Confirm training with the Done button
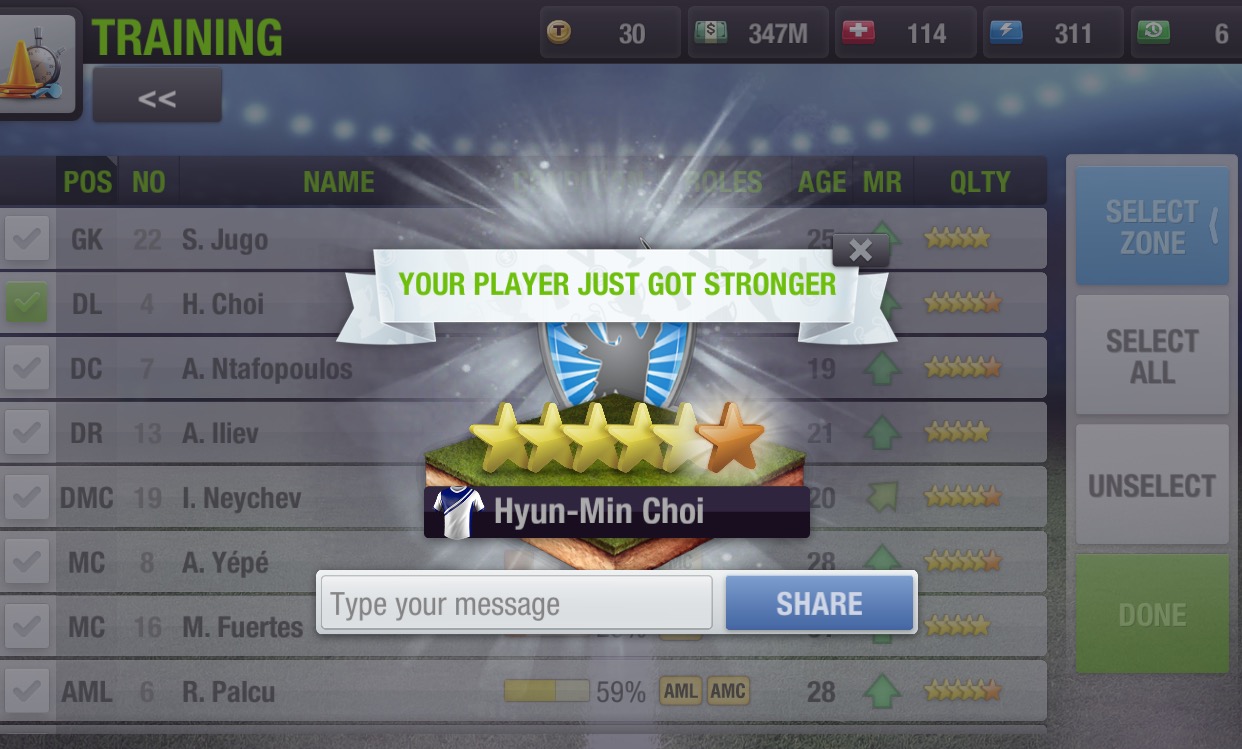 tap(1151, 614)
